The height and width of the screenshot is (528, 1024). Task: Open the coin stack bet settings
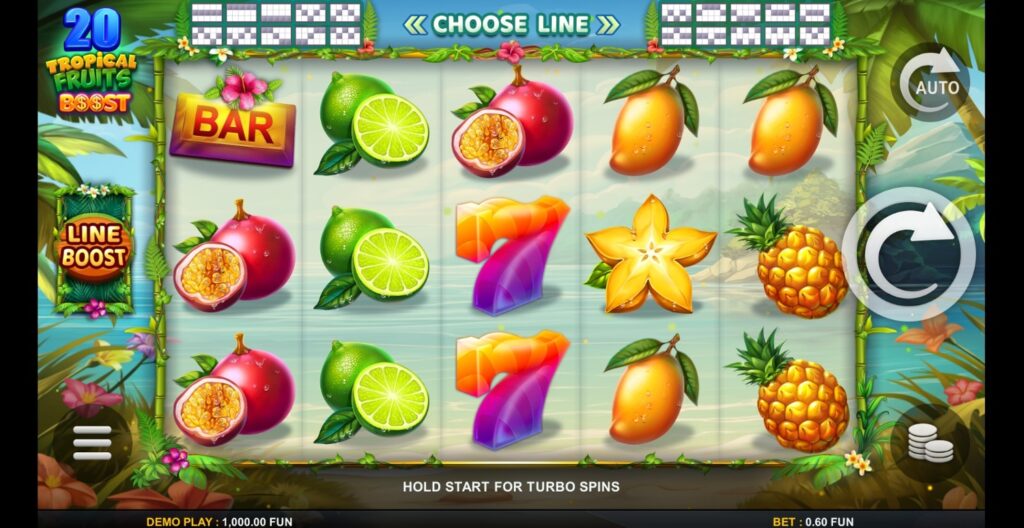coord(930,443)
